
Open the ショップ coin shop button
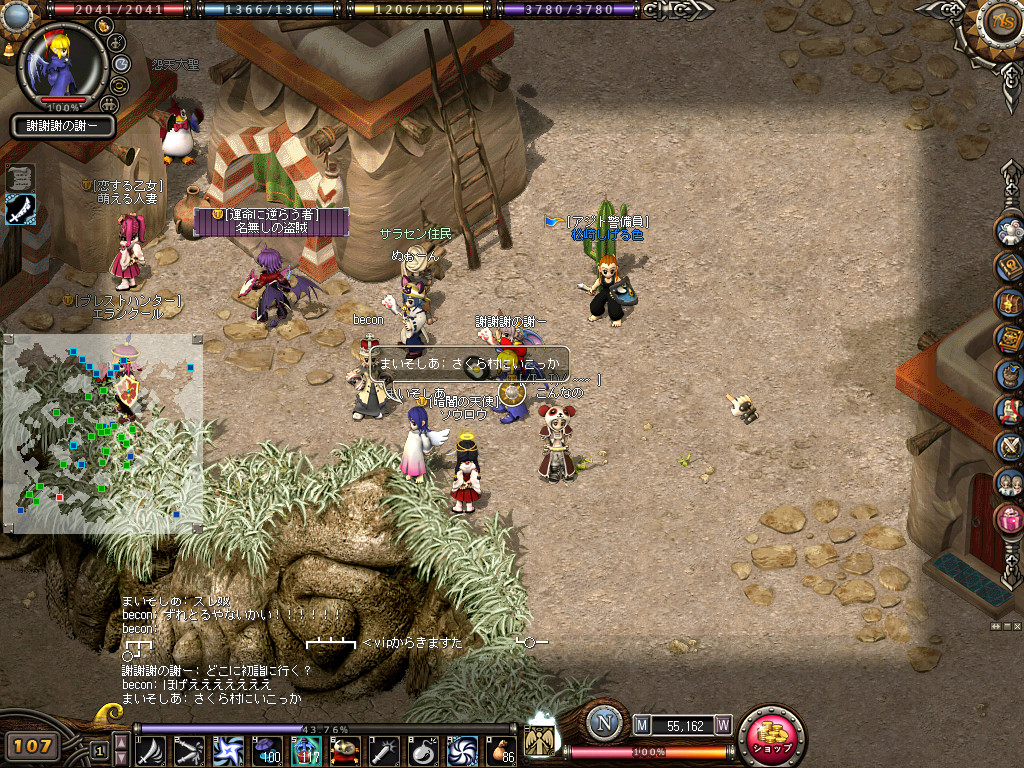pos(771,737)
